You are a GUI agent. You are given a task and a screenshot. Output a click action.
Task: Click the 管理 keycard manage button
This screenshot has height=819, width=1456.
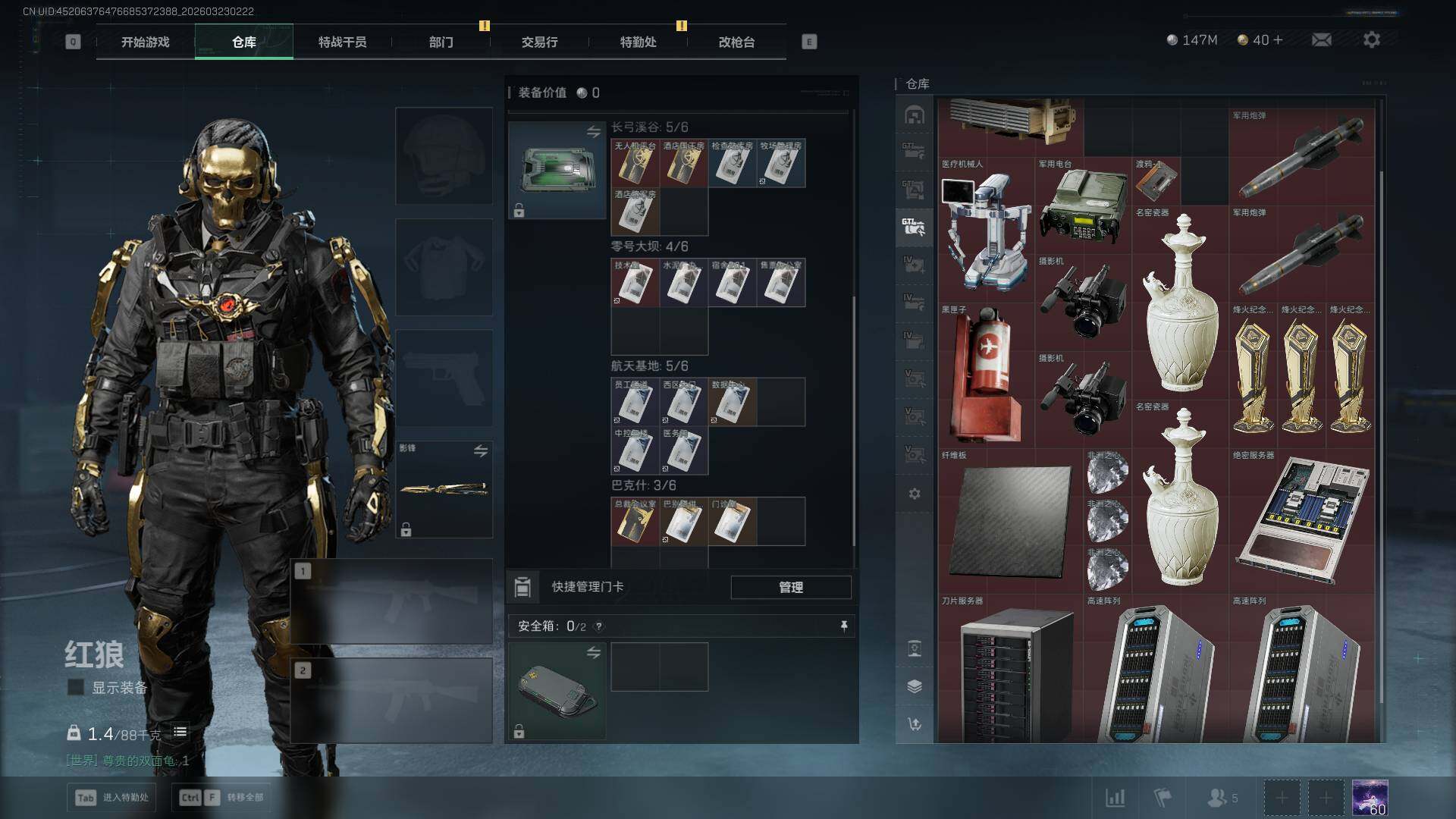[x=790, y=587]
